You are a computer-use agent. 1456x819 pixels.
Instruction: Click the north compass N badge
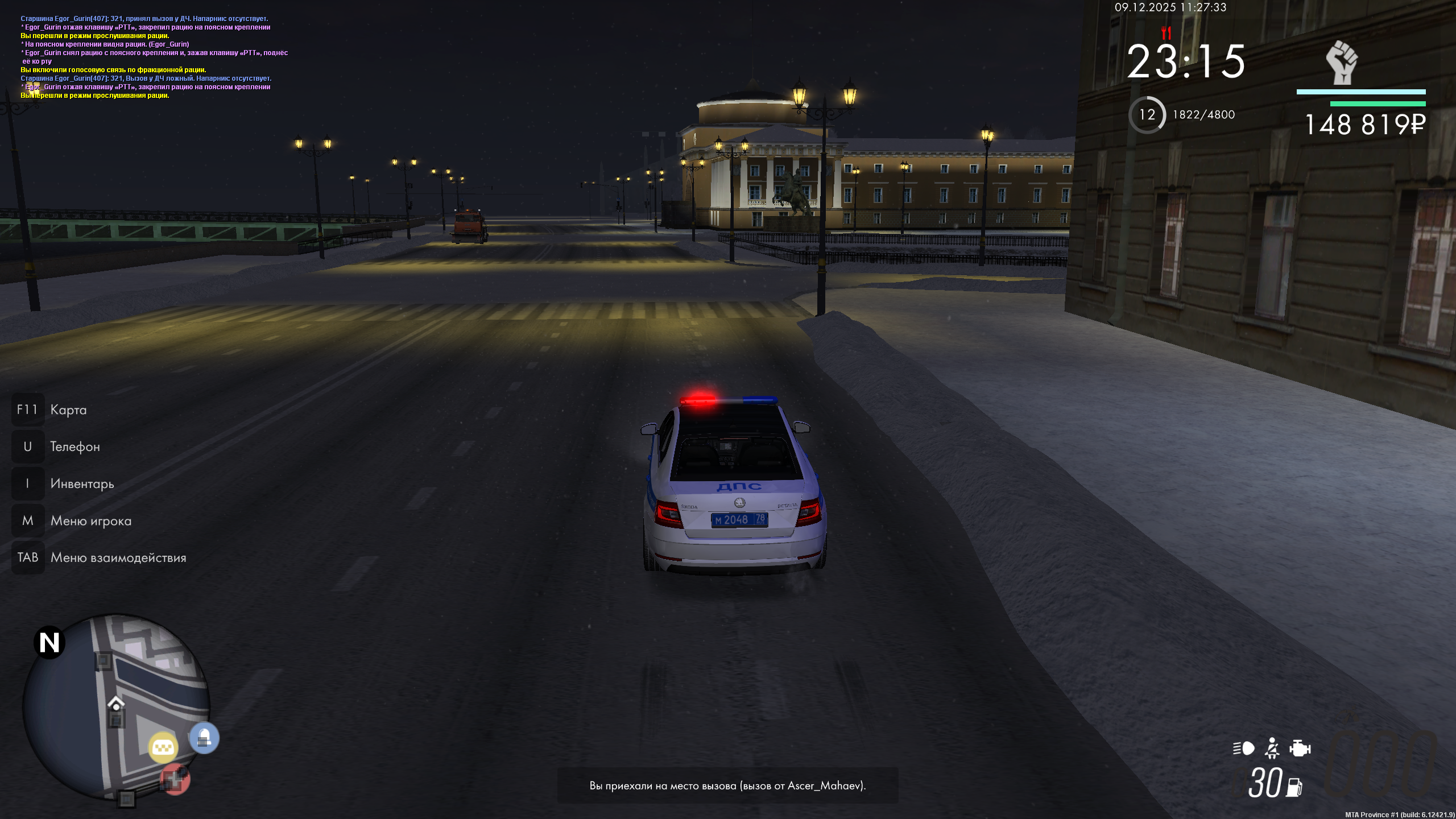[49, 643]
